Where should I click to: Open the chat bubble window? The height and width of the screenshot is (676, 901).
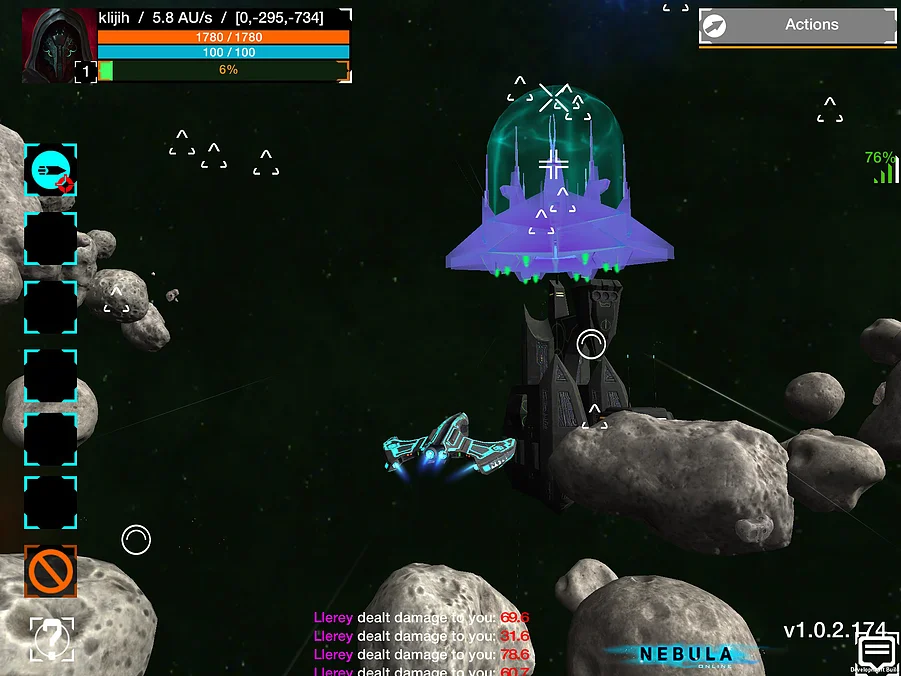tap(877, 652)
